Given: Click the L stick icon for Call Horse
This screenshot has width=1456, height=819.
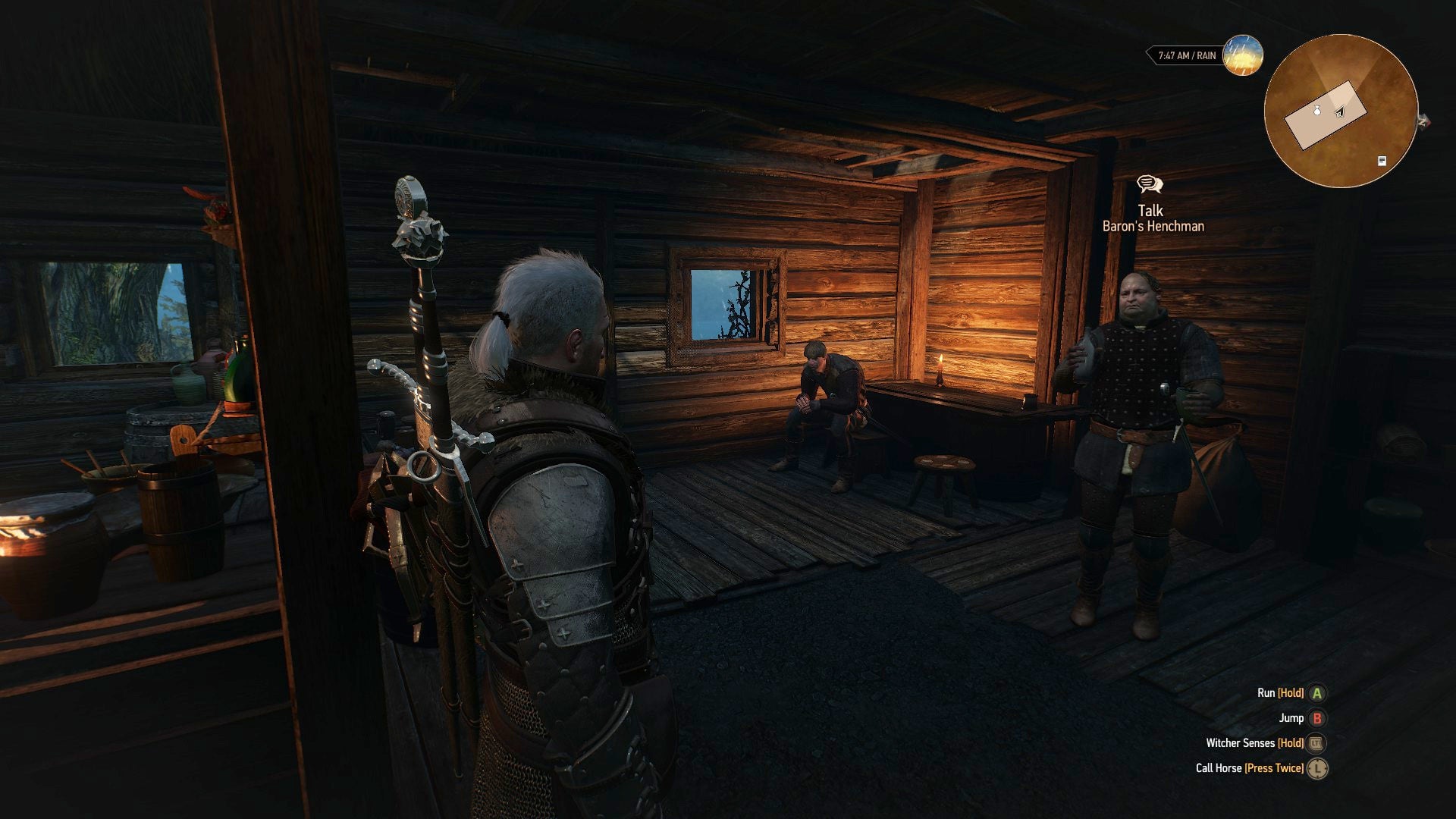Looking at the screenshot, I should (x=1317, y=768).
